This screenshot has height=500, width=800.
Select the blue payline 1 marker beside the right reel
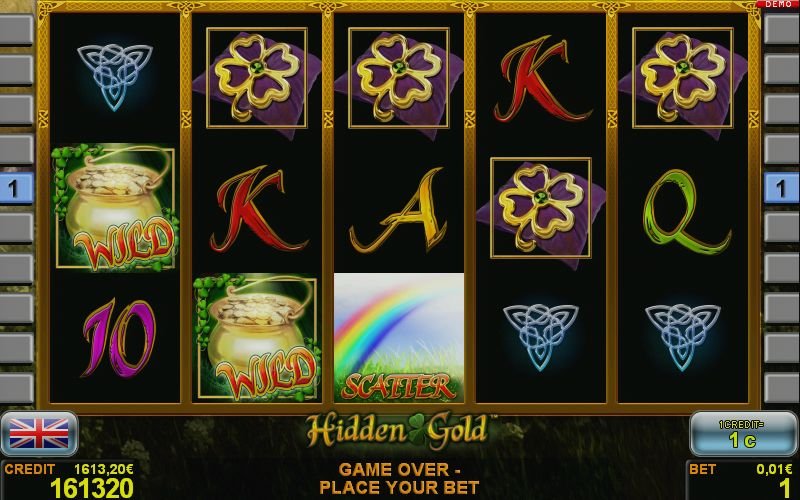pos(781,188)
